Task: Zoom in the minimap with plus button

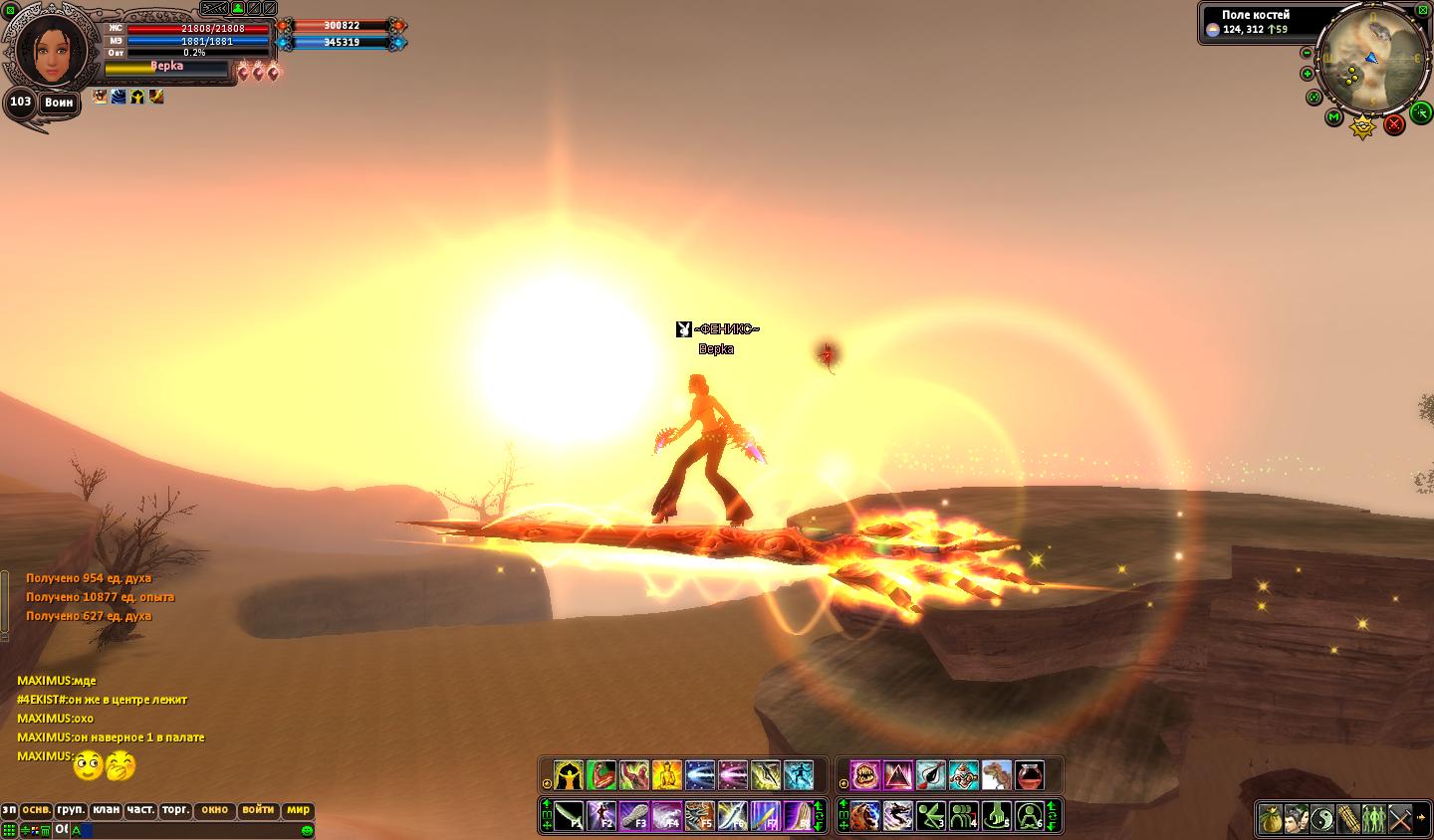Action: (x=1308, y=74)
